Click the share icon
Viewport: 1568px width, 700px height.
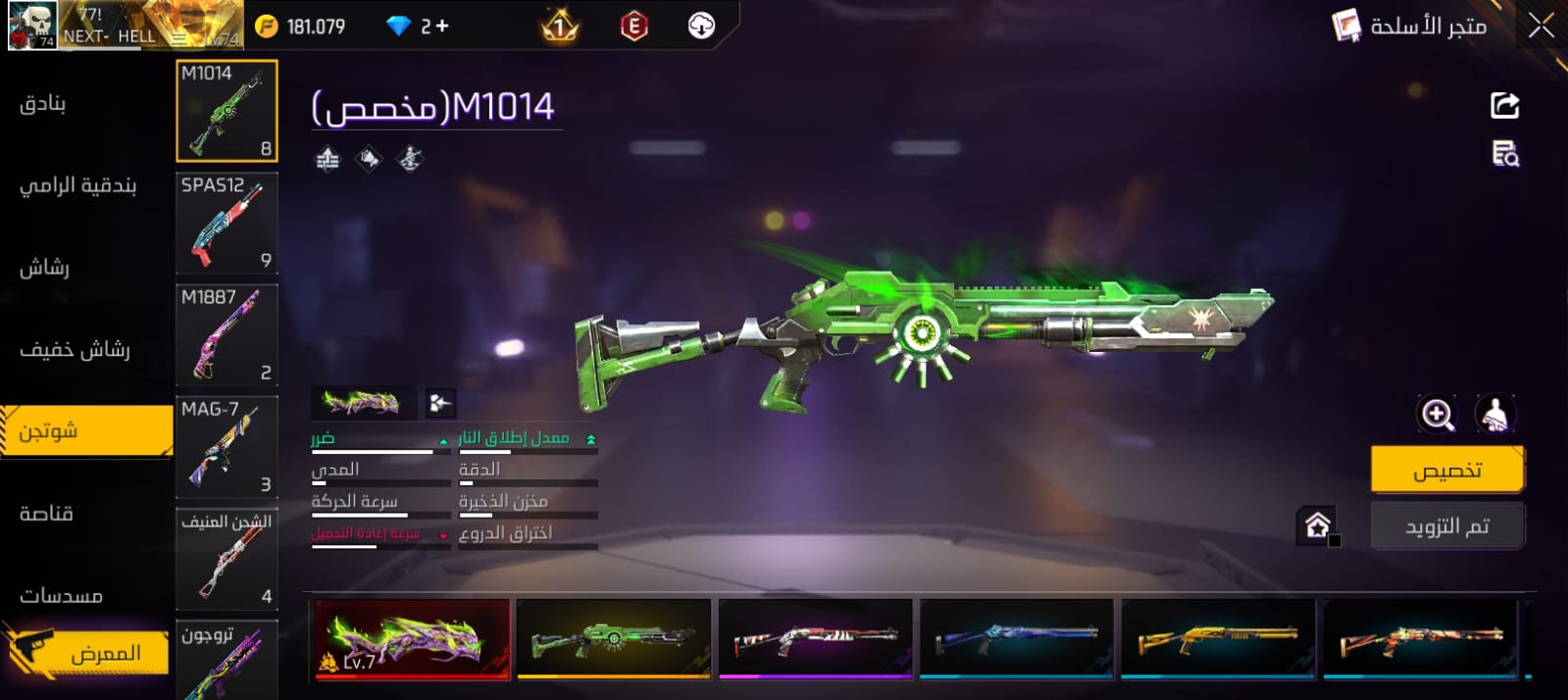click(x=1504, y=105)
